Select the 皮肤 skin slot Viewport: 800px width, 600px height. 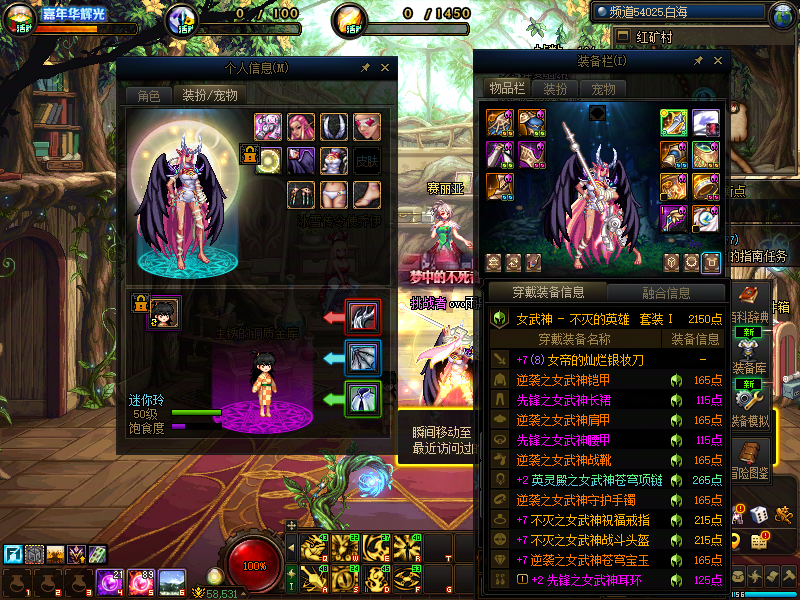pos(367,160)
